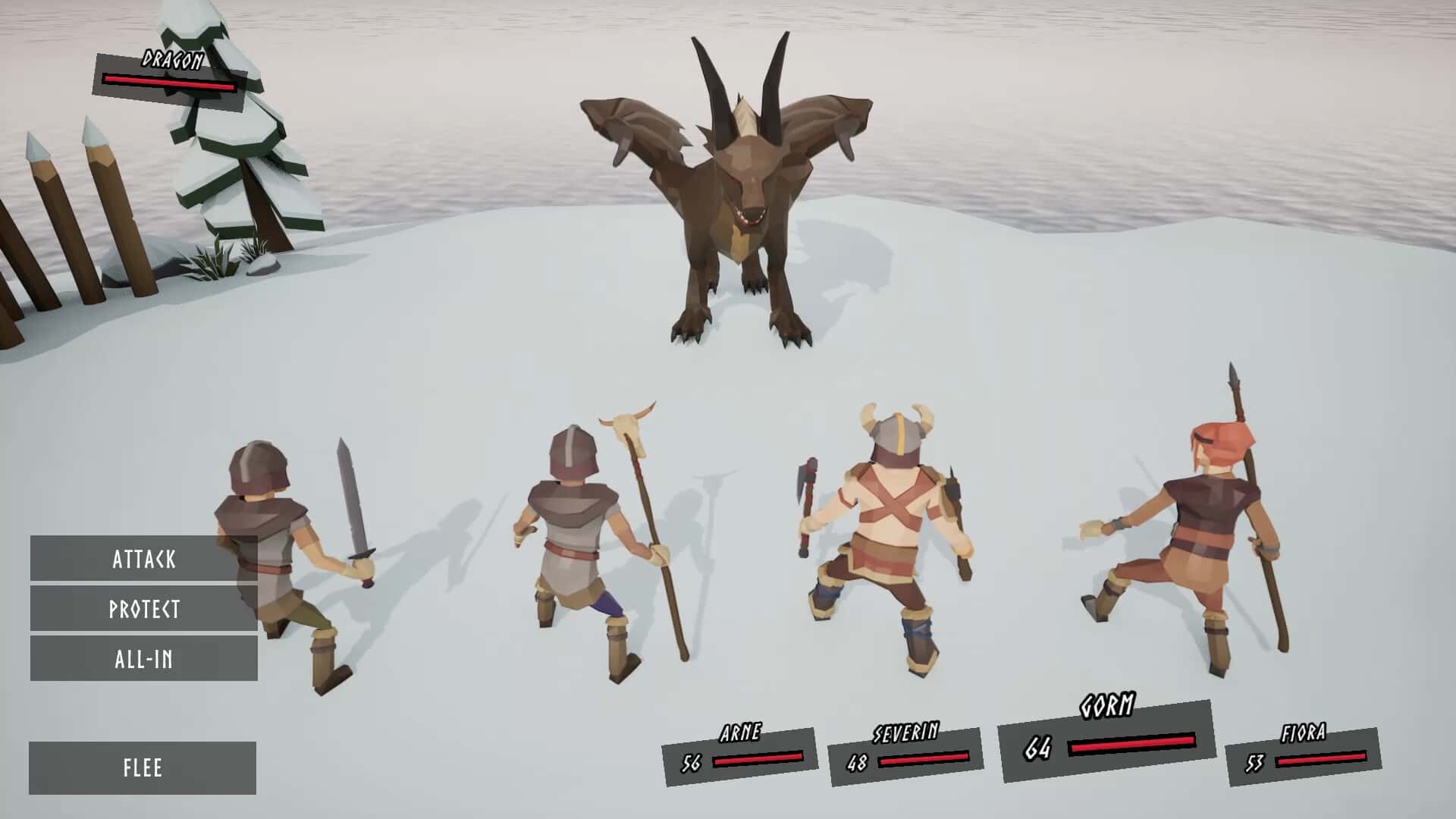The height and width of the screenshot is (819, 1456).
Task: Choose Fiora's party panel
Action: (x=1303, y=755)
